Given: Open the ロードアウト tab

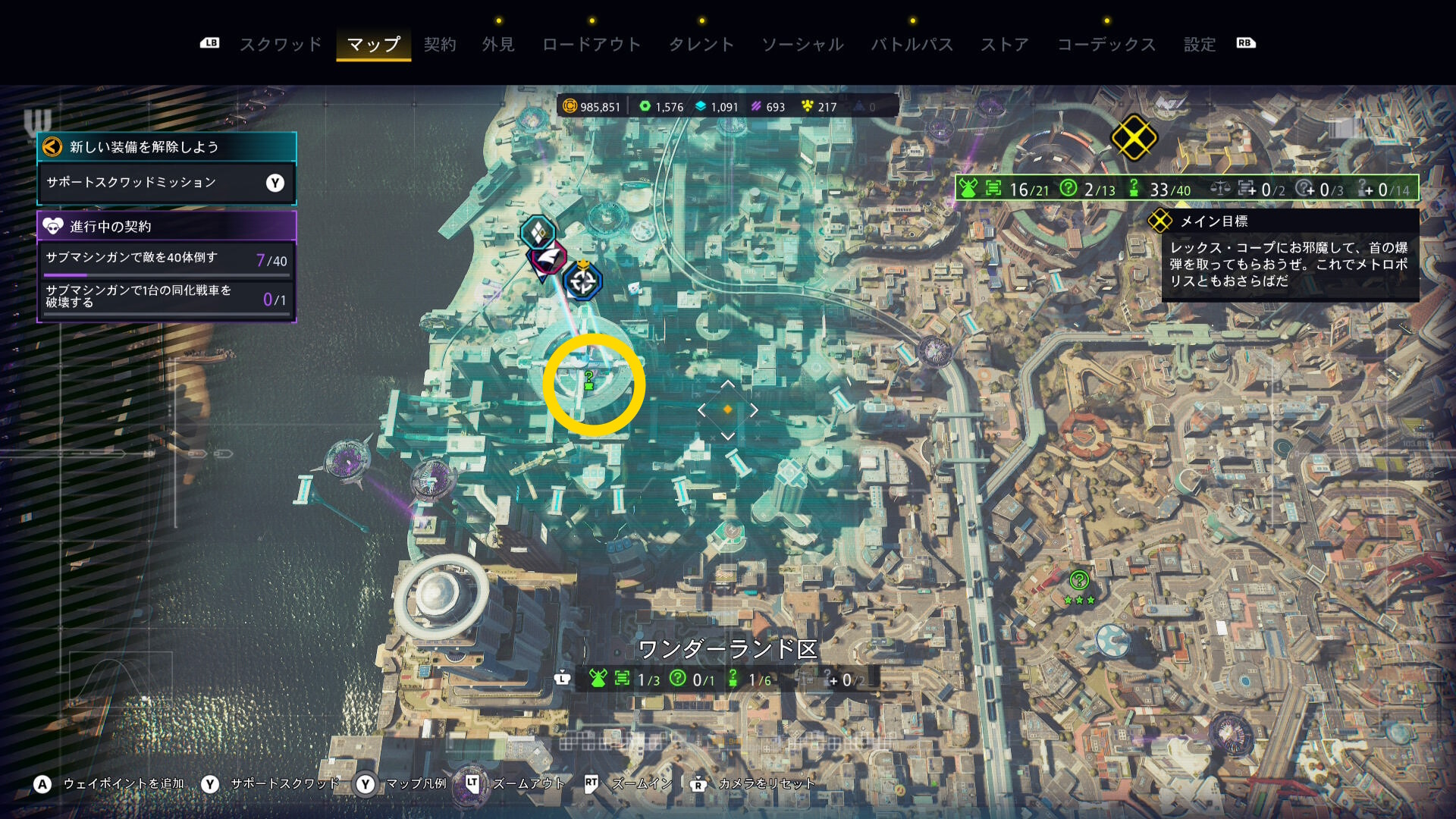Looking at the screenshot, I should [x=591, y=45].
